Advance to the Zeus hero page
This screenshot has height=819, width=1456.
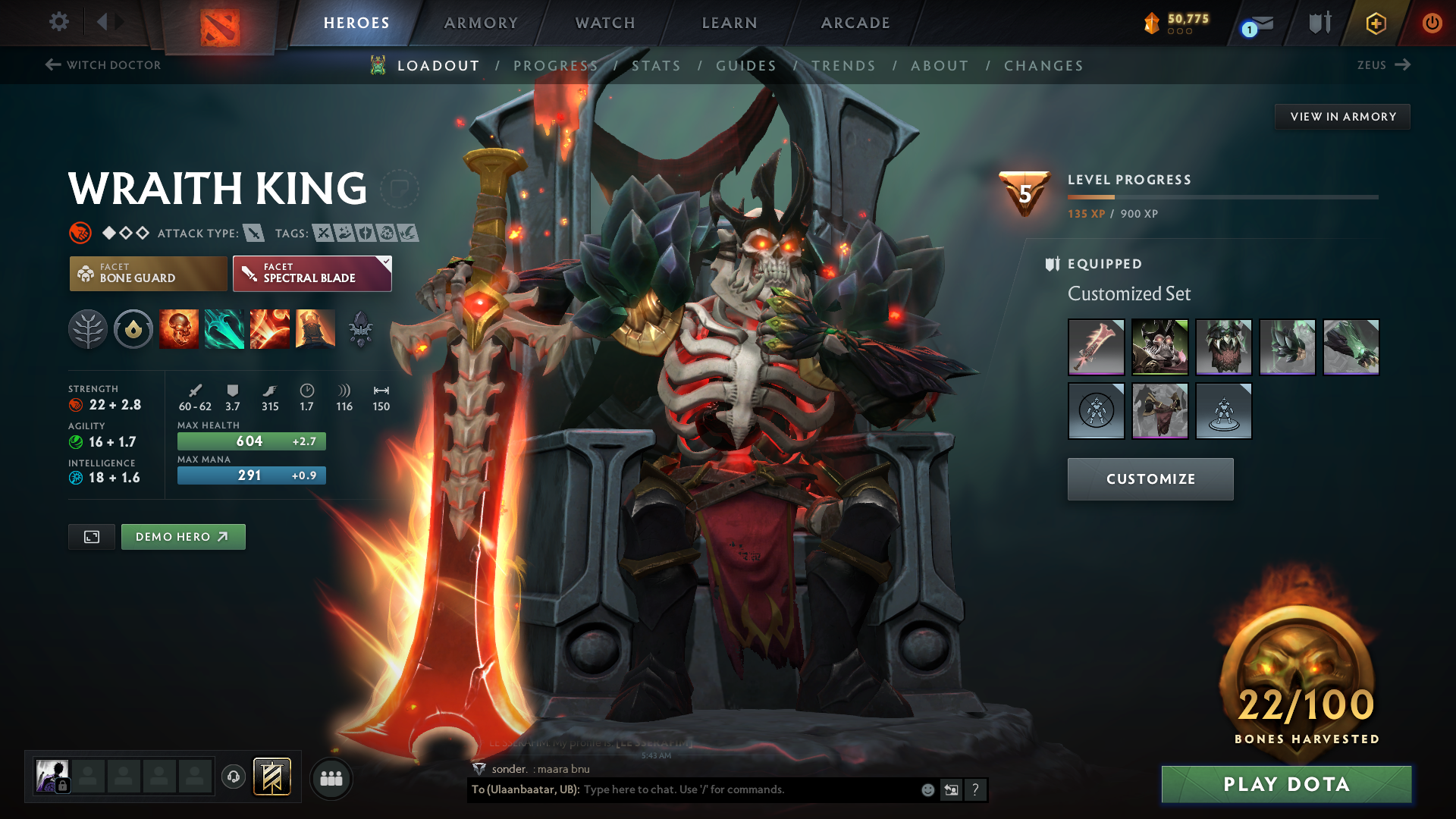pyautogui.click(x=1385, y=65)
